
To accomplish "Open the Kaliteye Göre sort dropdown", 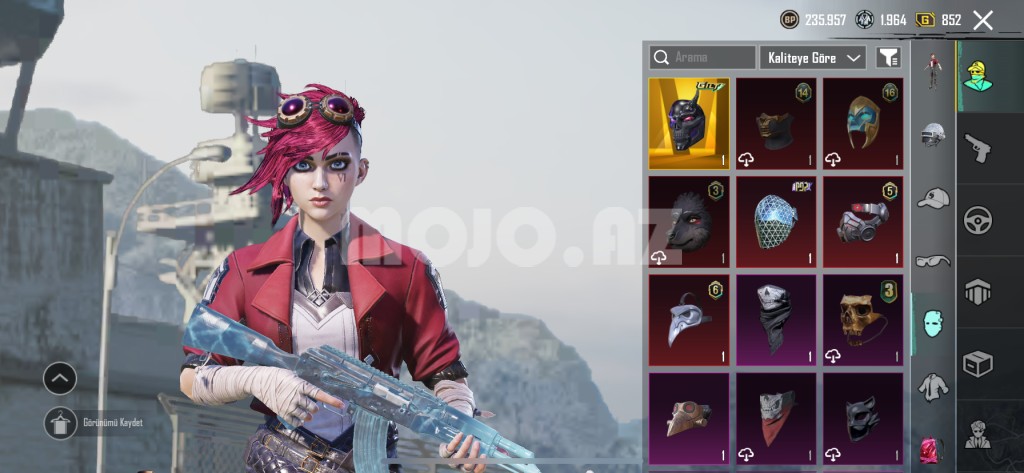I will click(x=813, y=58).
